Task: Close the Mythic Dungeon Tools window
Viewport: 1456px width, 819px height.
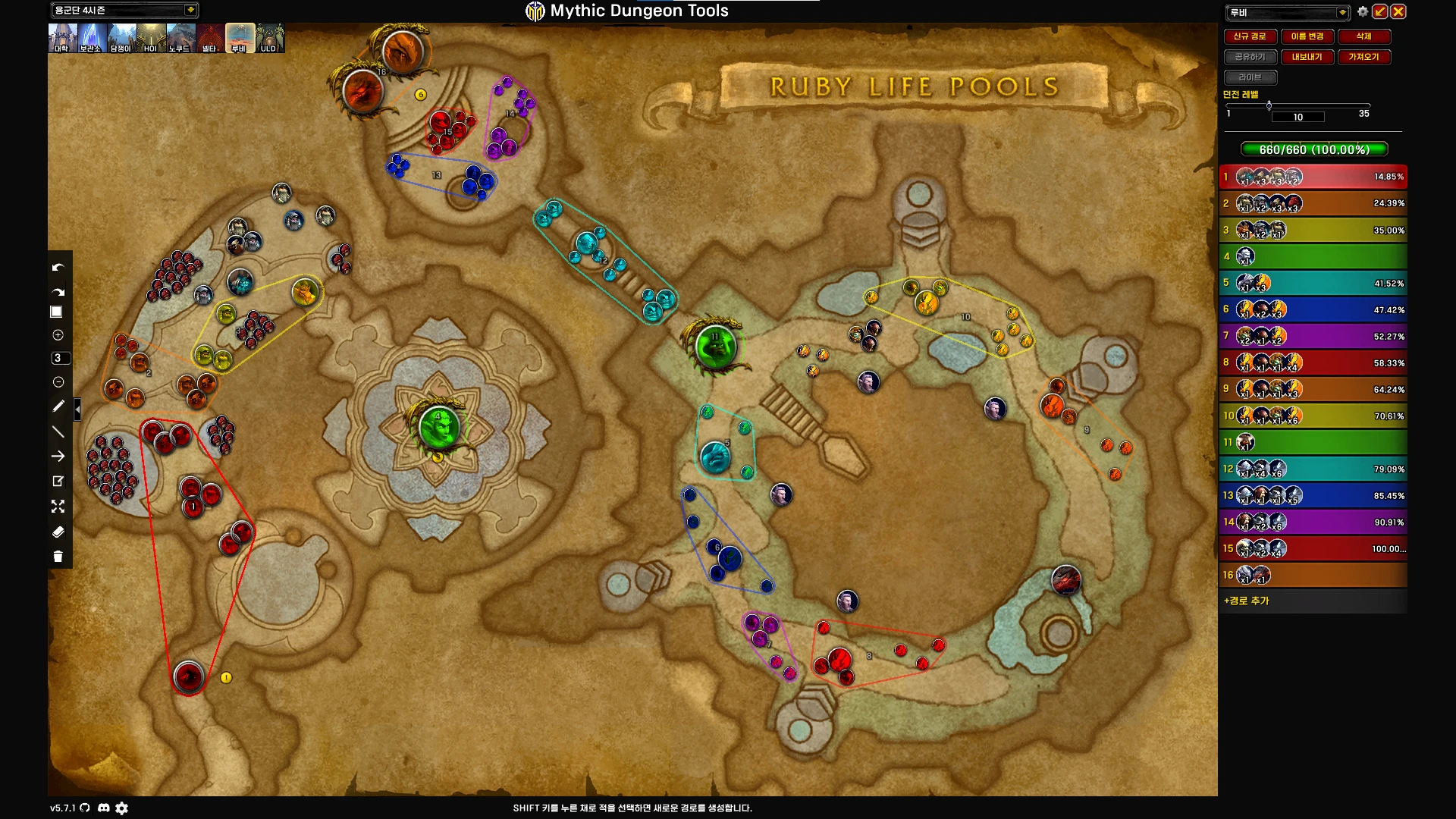Action: coord(1398,11)
